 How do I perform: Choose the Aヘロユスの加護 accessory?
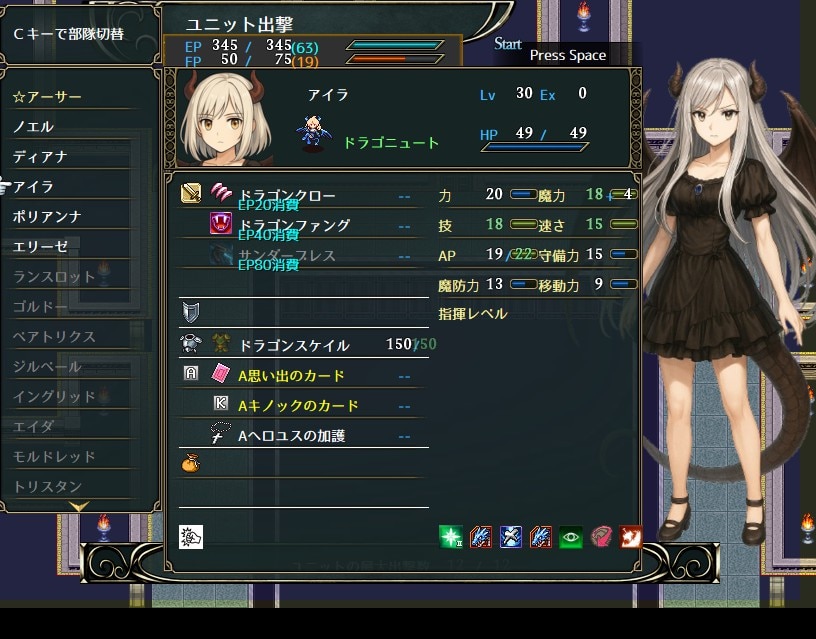(x=291, y=436)
